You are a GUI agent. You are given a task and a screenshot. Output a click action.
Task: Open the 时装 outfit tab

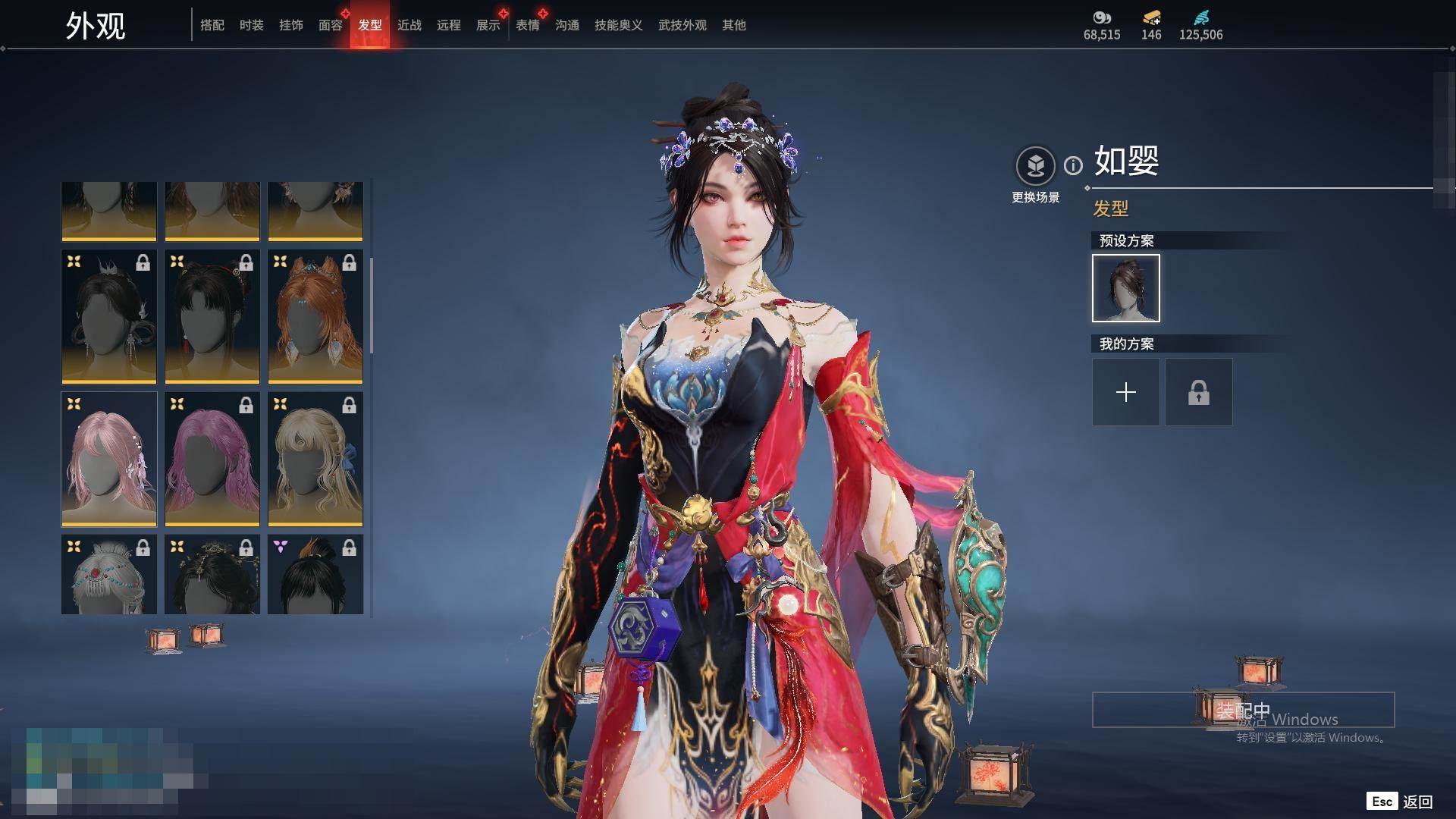(x=252, y=25)
